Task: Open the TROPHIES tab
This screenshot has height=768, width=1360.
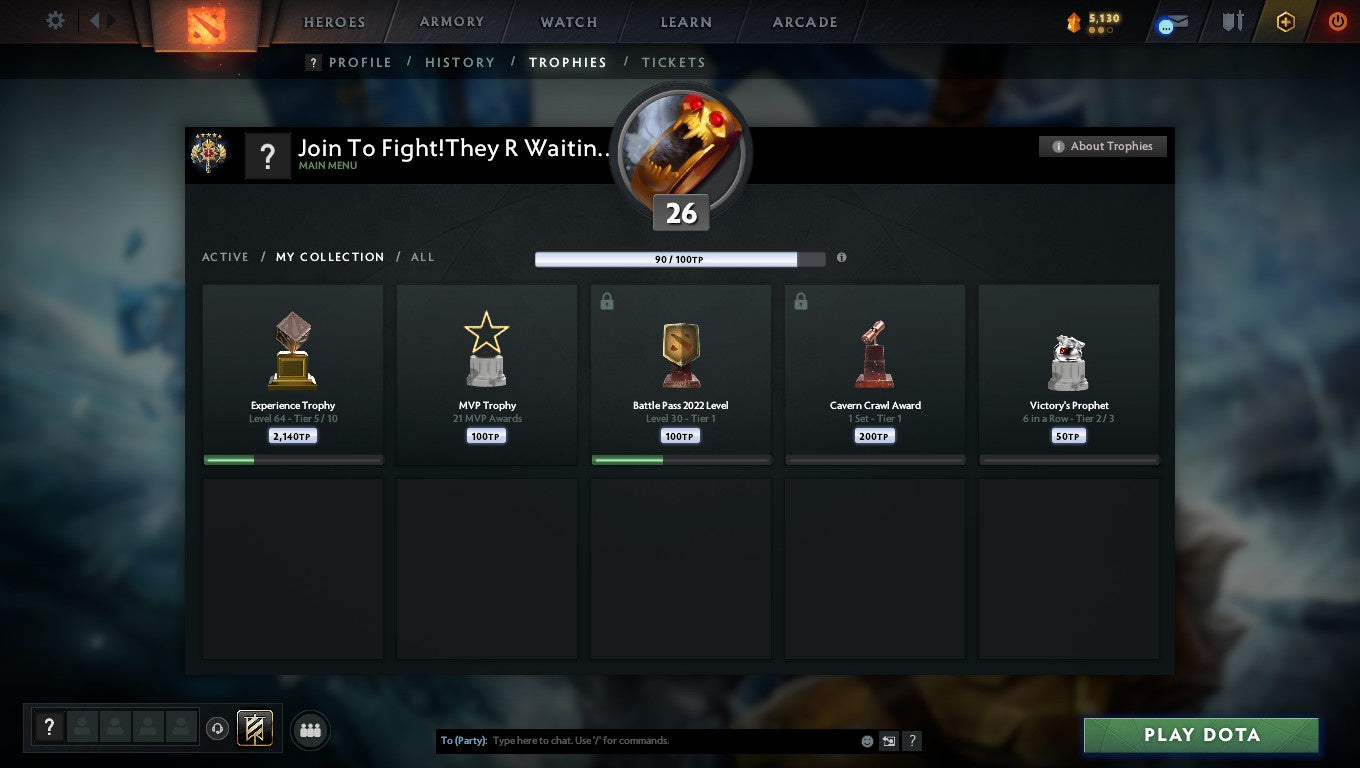Action: pos(568,62)
